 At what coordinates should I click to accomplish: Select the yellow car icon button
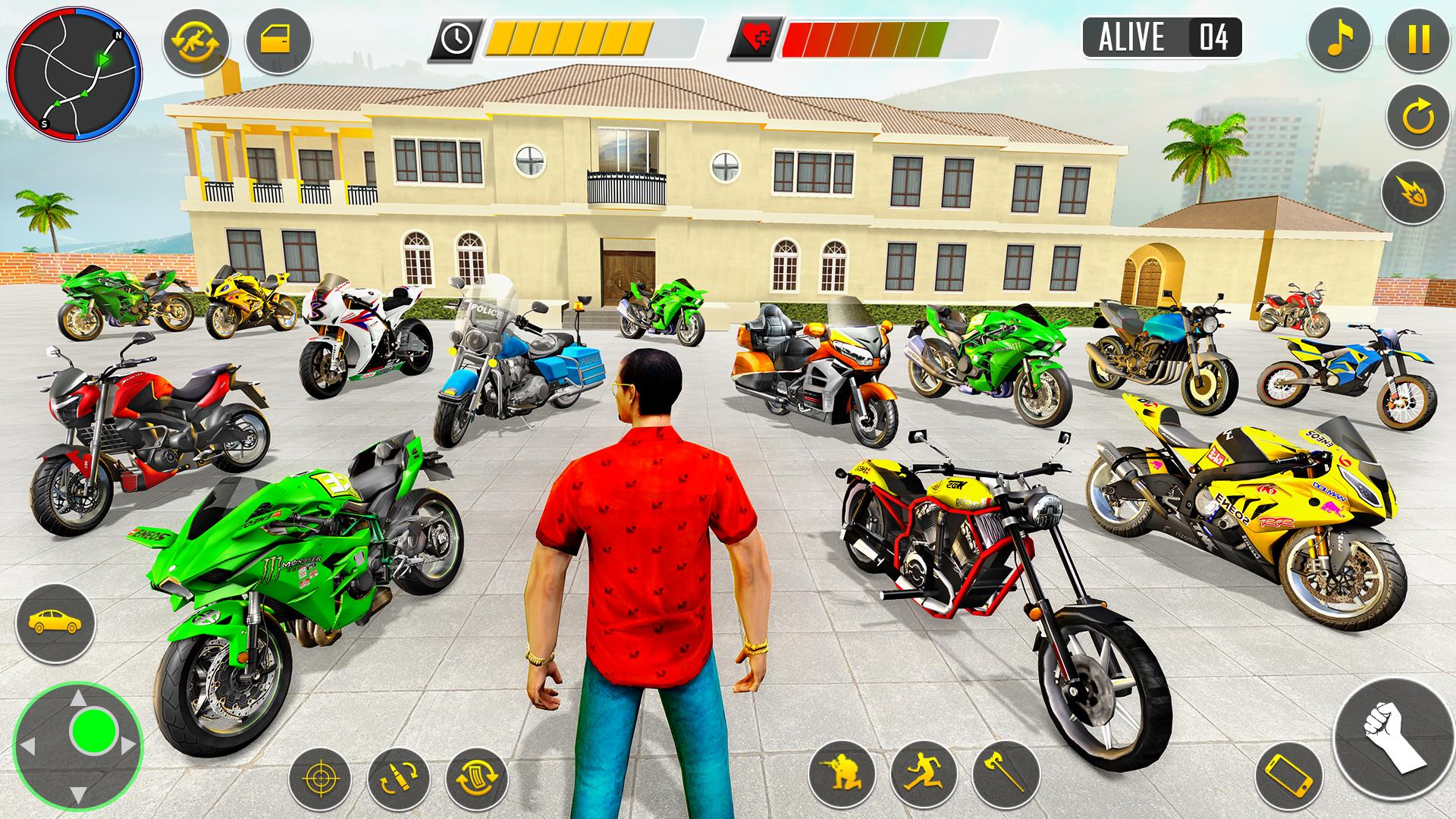(x=55, y=622)
